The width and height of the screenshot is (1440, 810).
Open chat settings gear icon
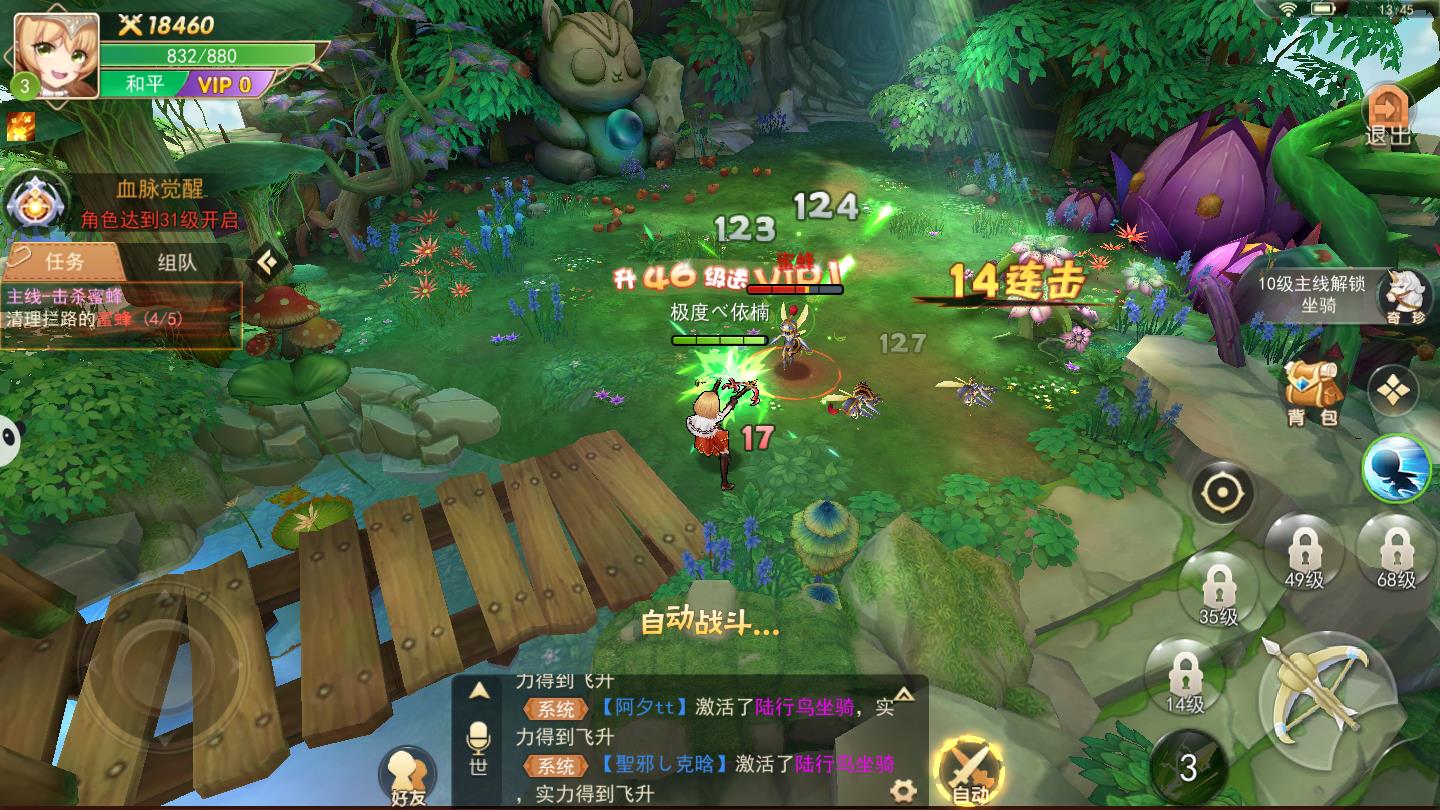[903, 790]
